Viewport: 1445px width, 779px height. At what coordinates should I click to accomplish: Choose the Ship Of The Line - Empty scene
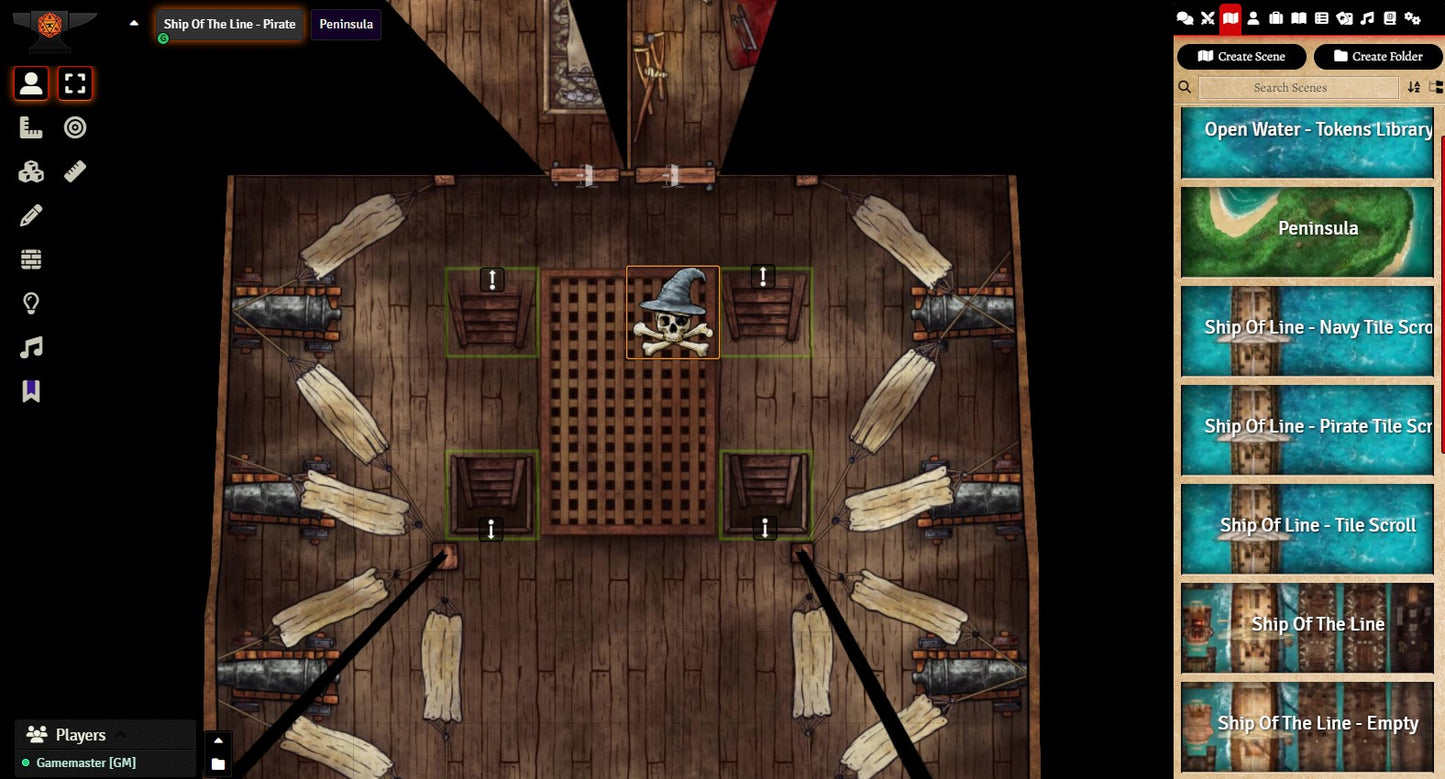[1307, 725]
